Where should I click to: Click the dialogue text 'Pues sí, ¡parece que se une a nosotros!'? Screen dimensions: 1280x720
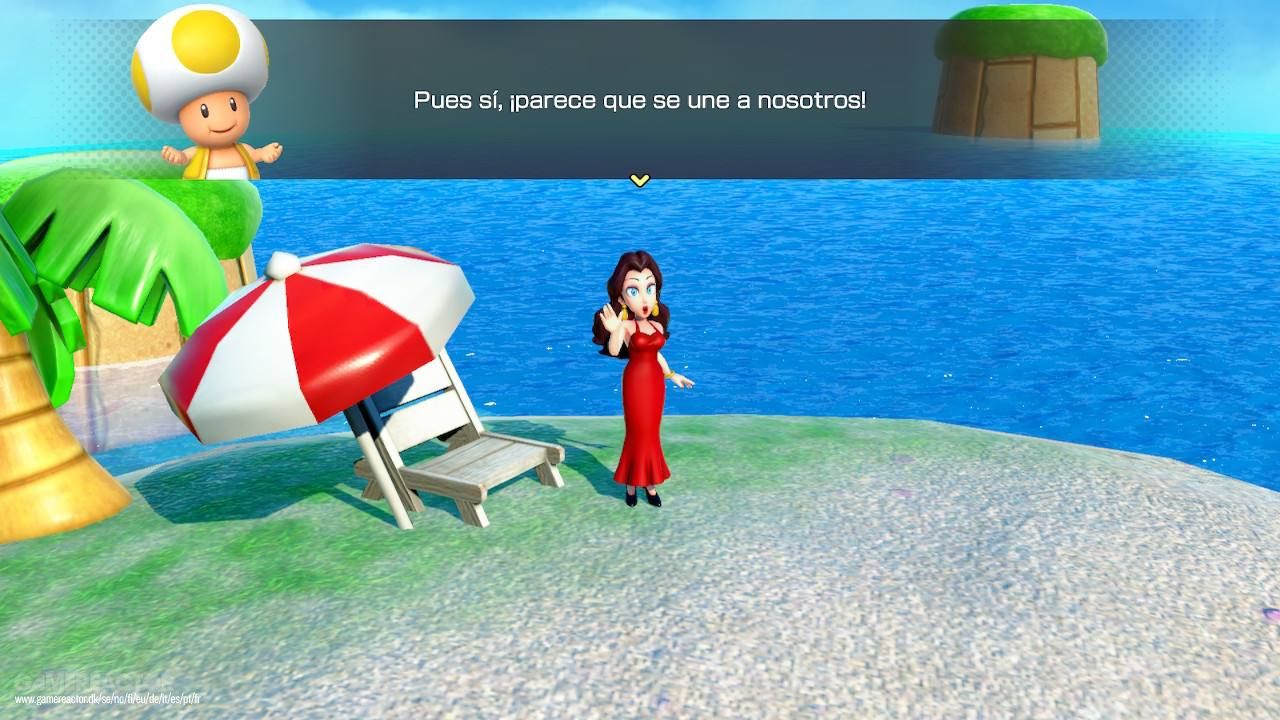(640, 98)
